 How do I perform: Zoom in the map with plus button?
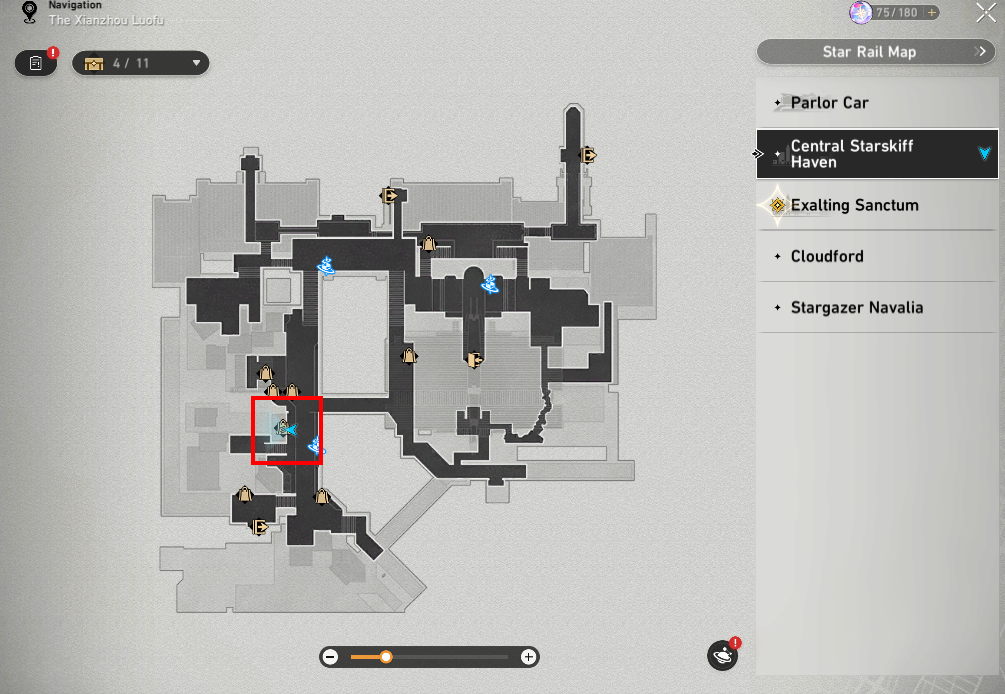(x=529, y=657)
